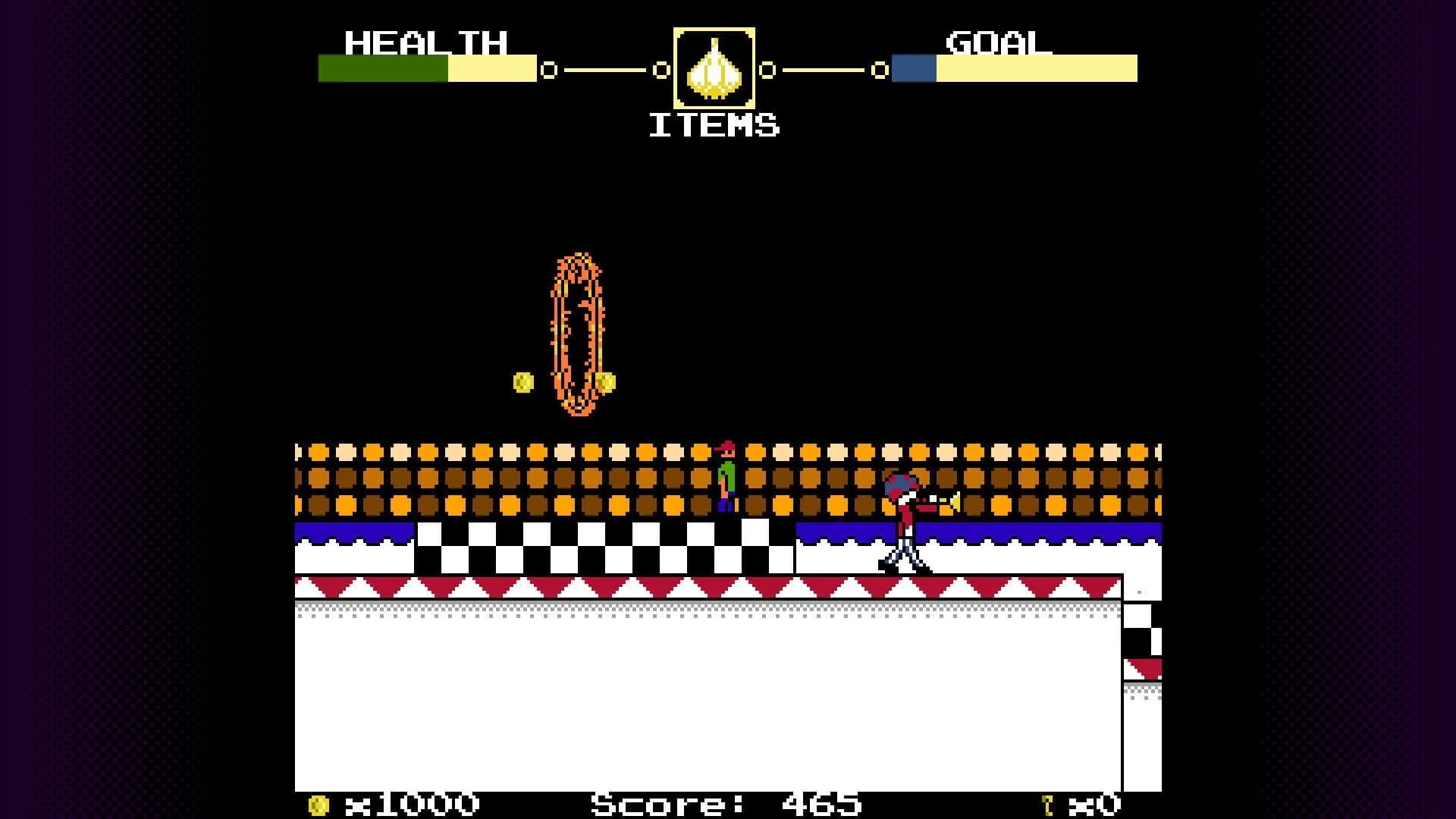
Task: Toggle the circle node right of the ITEMS box
Action: pyautogui.click(x=768, y=71)
